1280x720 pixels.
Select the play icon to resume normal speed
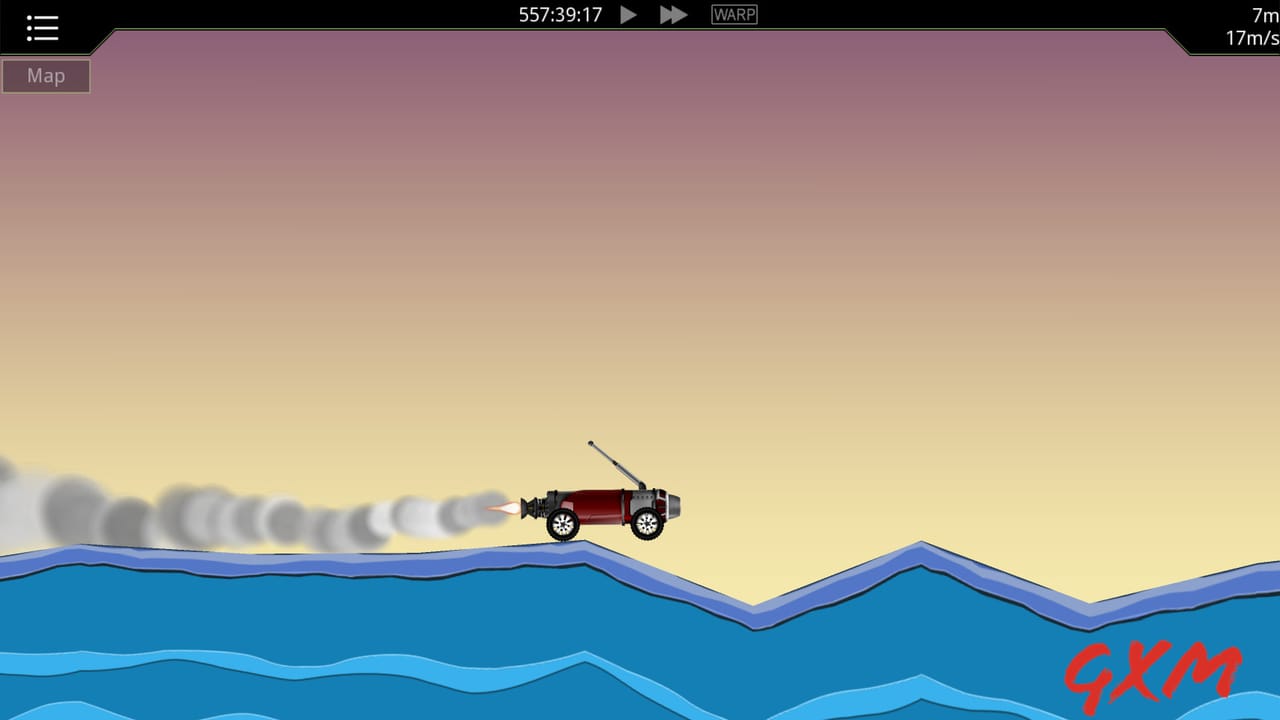point(628,14)
